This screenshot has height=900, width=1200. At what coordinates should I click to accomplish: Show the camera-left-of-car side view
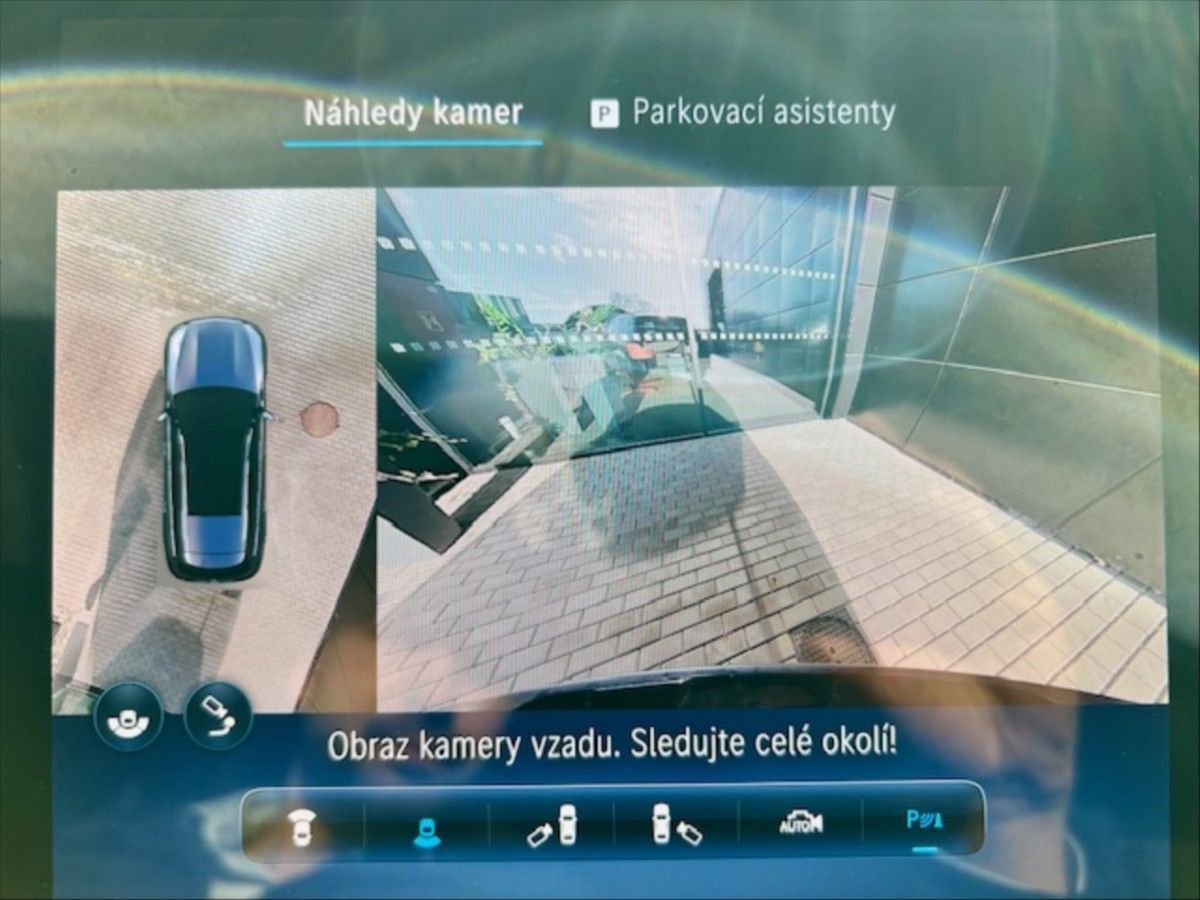553,825
